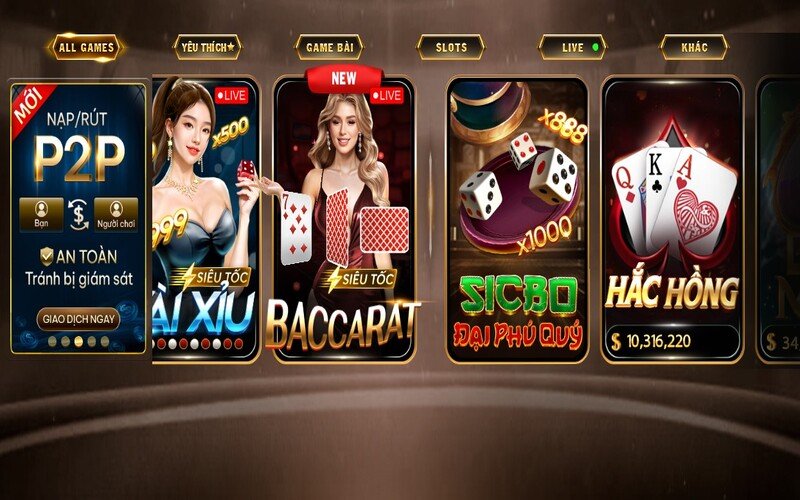The height and width of the screenshot is (500, 800).
Task: Show the Slots category
Action: pos(450,47)
